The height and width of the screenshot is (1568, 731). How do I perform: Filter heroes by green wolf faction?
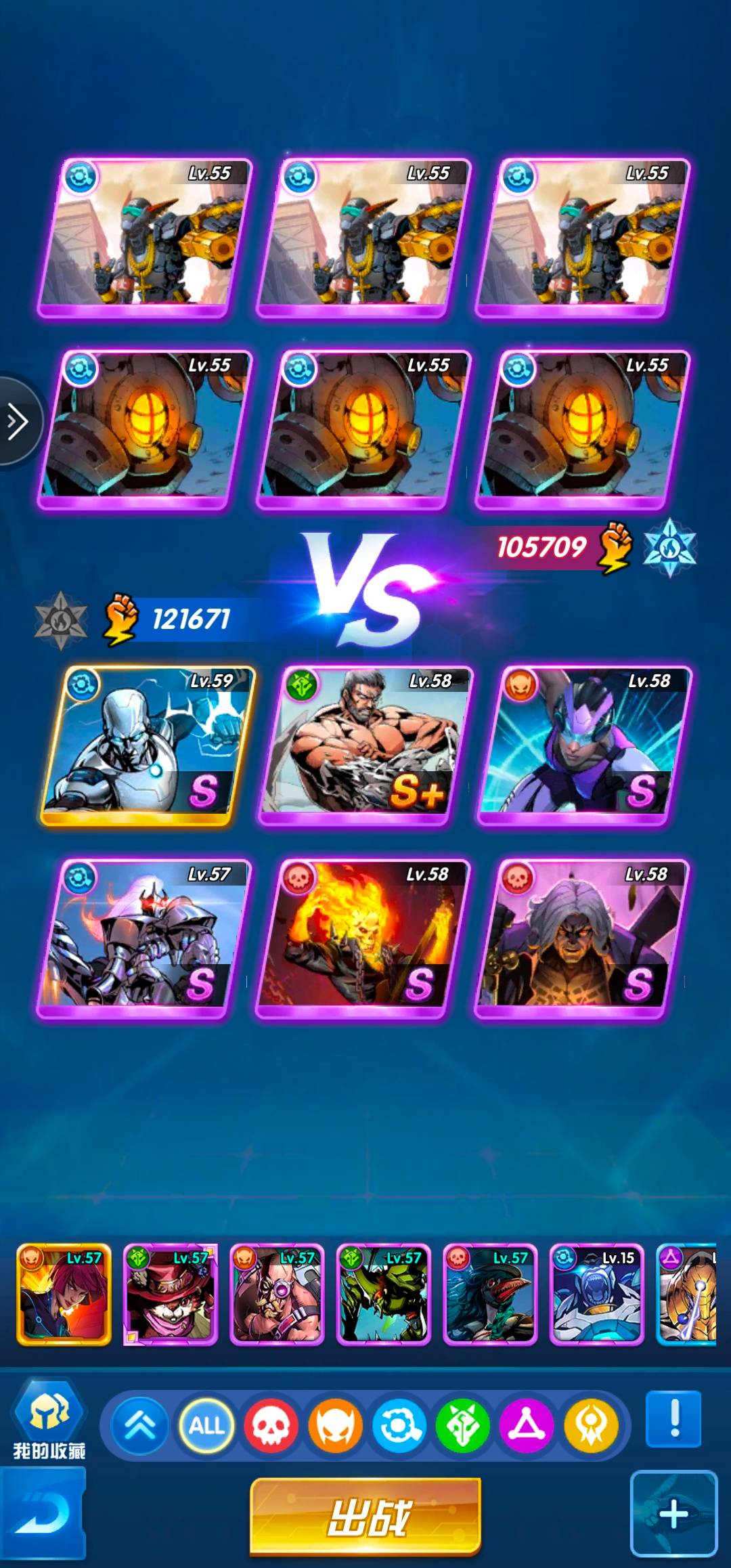[463, 1426]
